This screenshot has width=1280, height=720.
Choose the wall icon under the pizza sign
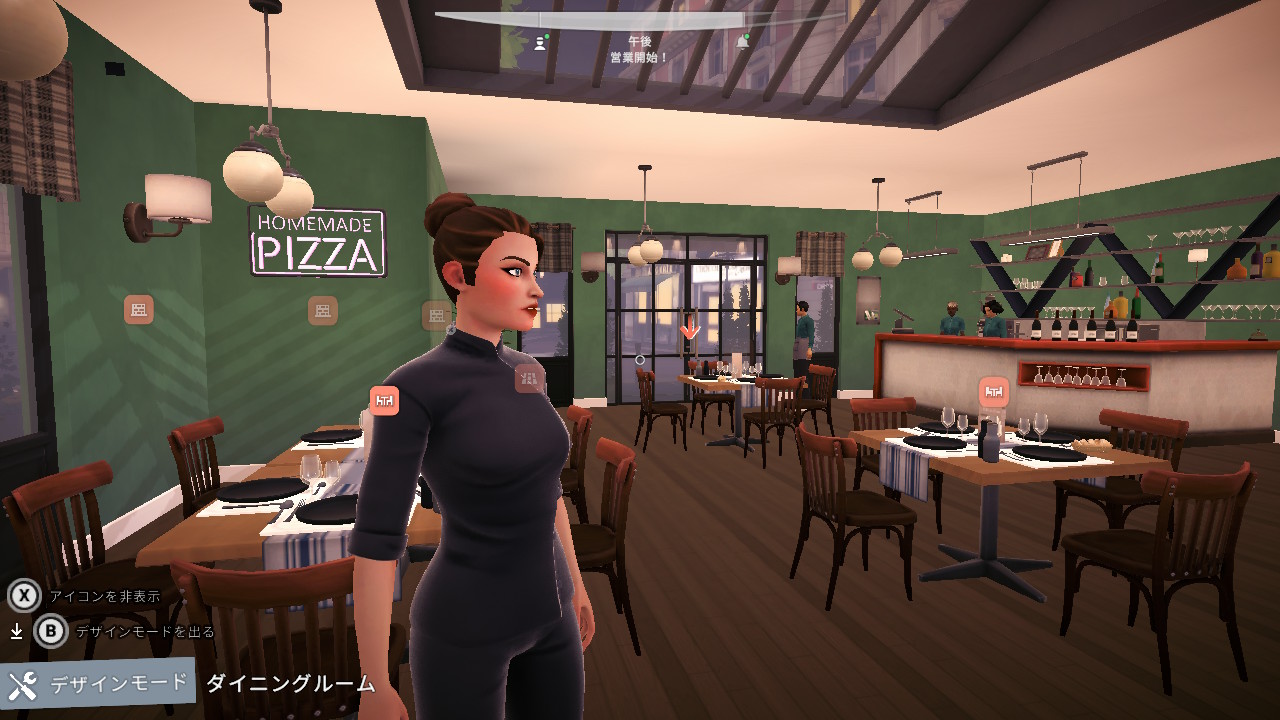[x=322, y=310]
